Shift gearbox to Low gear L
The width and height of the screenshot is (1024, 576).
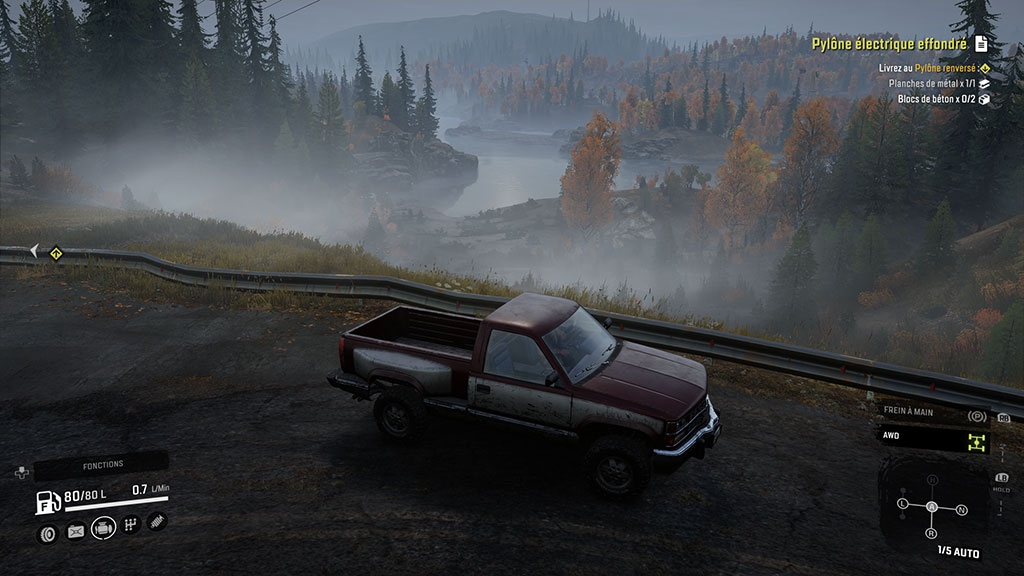pyautogui.click(x=903, y=502)
